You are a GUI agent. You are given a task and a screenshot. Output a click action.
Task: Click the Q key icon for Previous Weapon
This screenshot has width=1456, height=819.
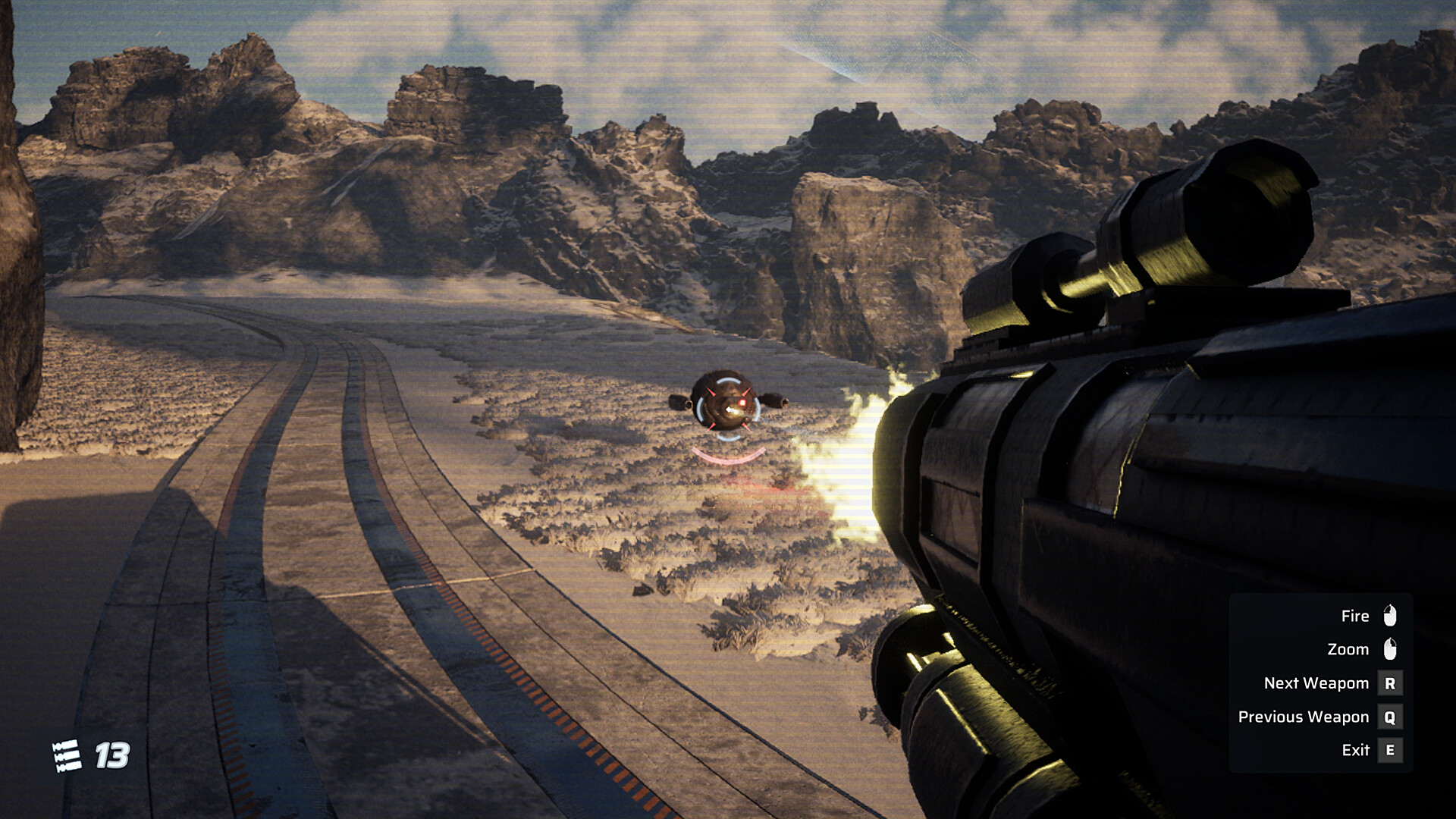point(1390,717)
